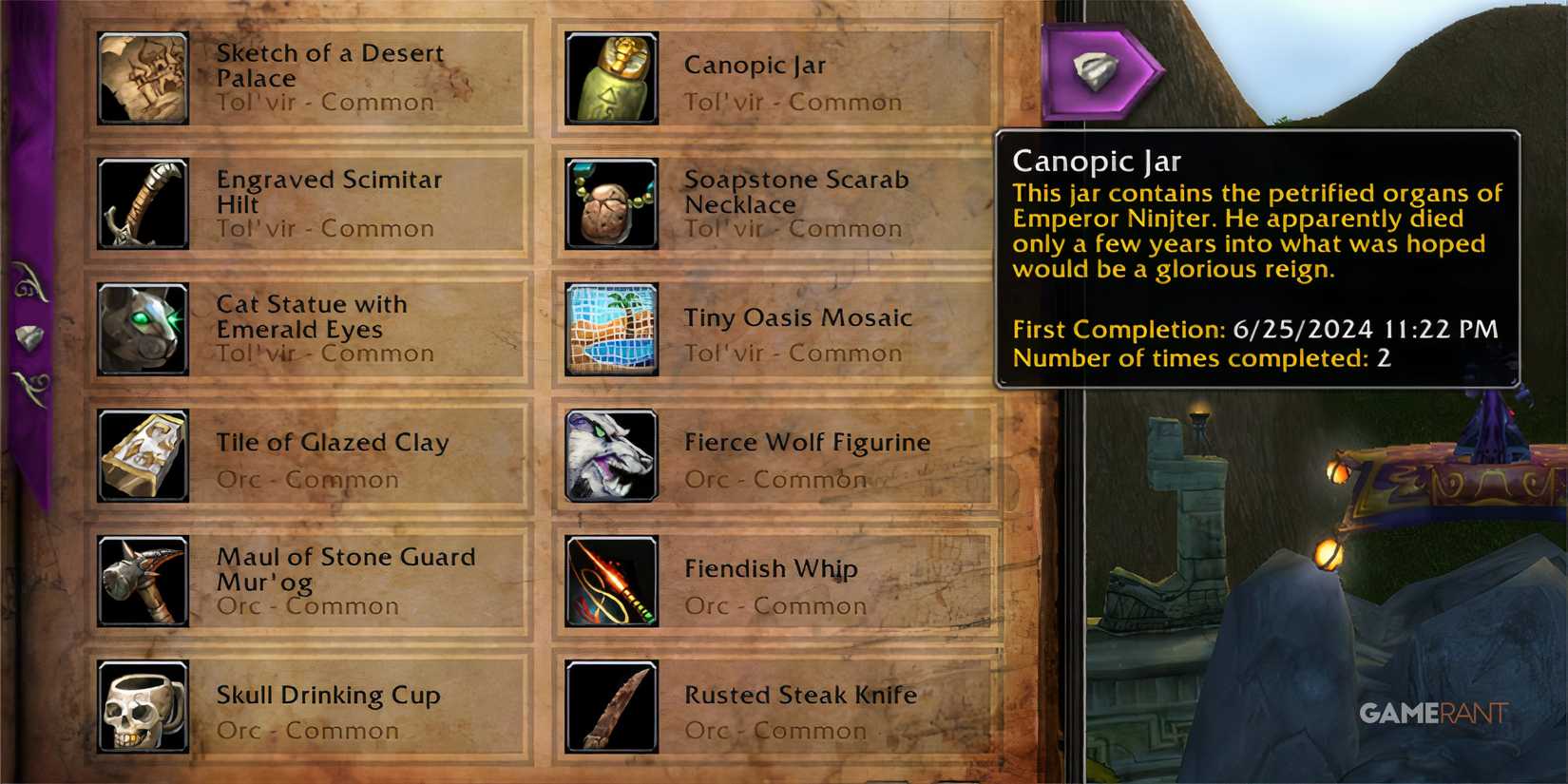The image size is (1568, 784).
Task: Click the Tile of Glazed Clay icon
Action: click(143, 454)
